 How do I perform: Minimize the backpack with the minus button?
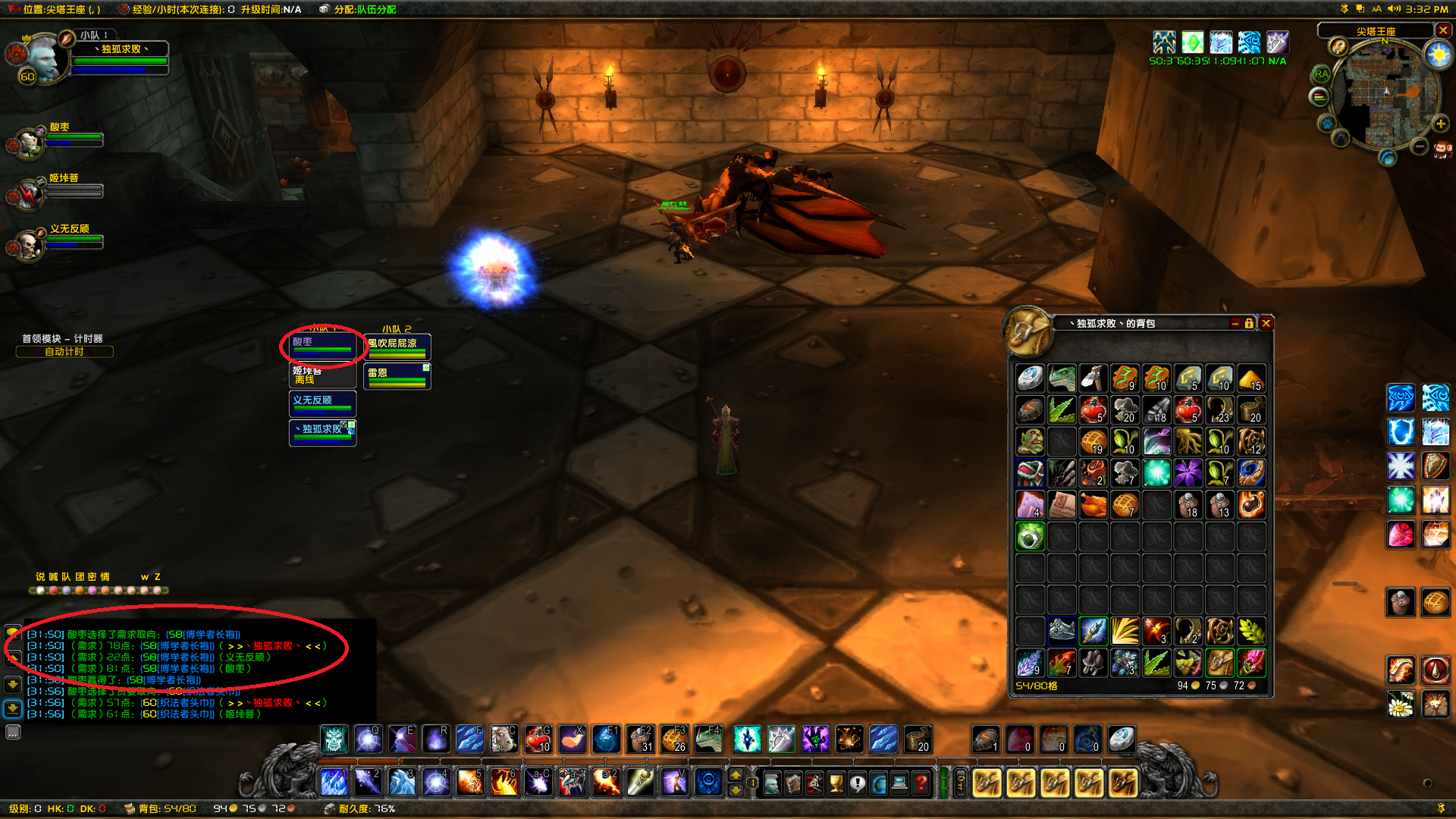pos(1235,323)
